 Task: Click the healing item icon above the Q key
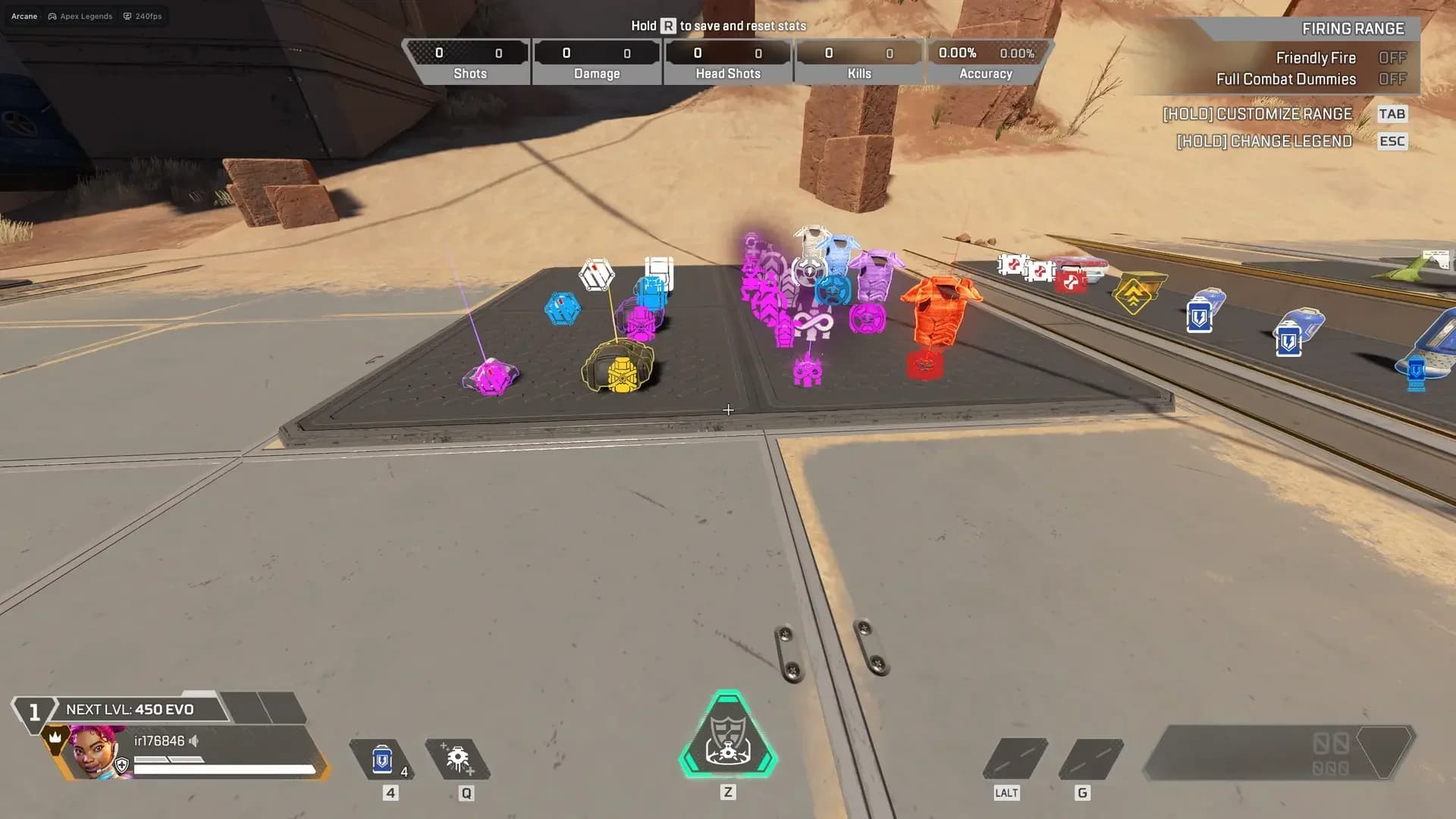(457, 758)
